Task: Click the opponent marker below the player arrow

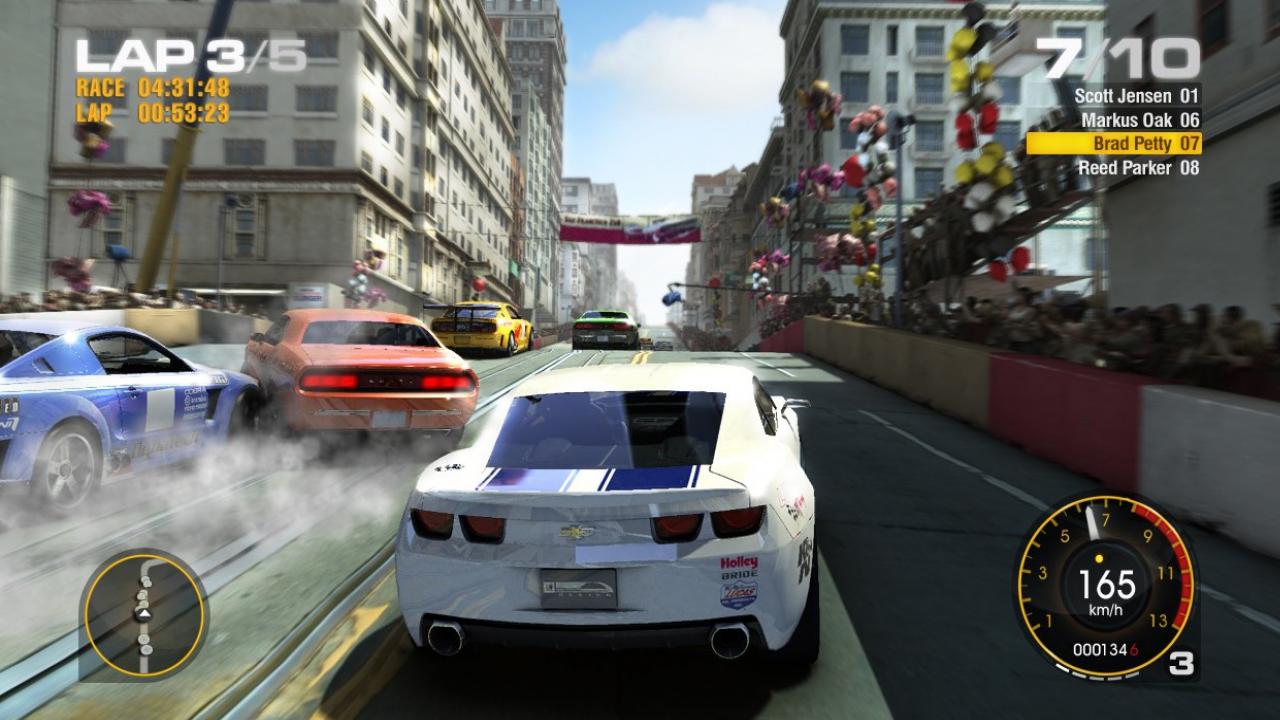Action: [x=145, y=639]
